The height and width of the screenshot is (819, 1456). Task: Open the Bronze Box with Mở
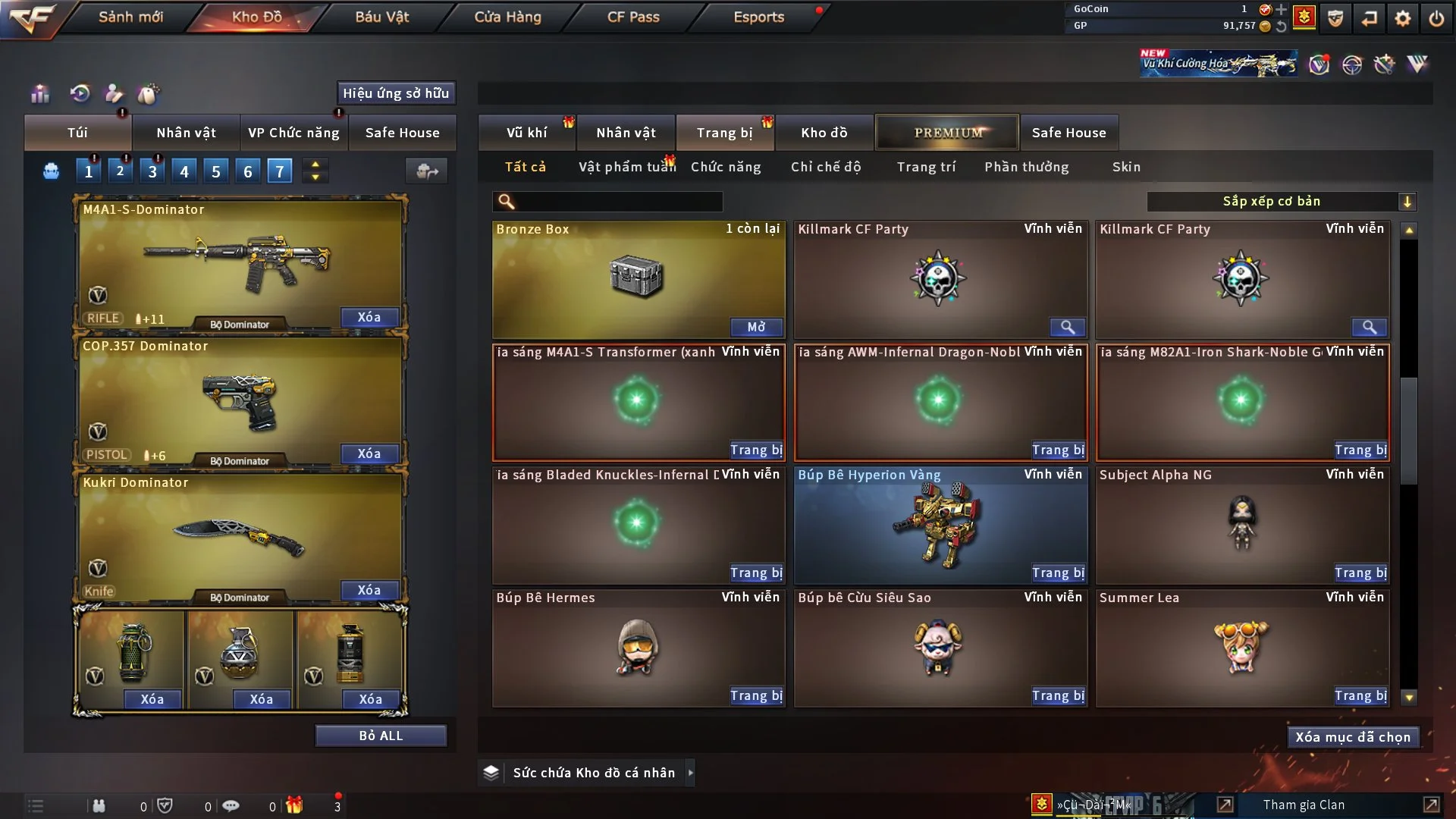tap(756, 327)
